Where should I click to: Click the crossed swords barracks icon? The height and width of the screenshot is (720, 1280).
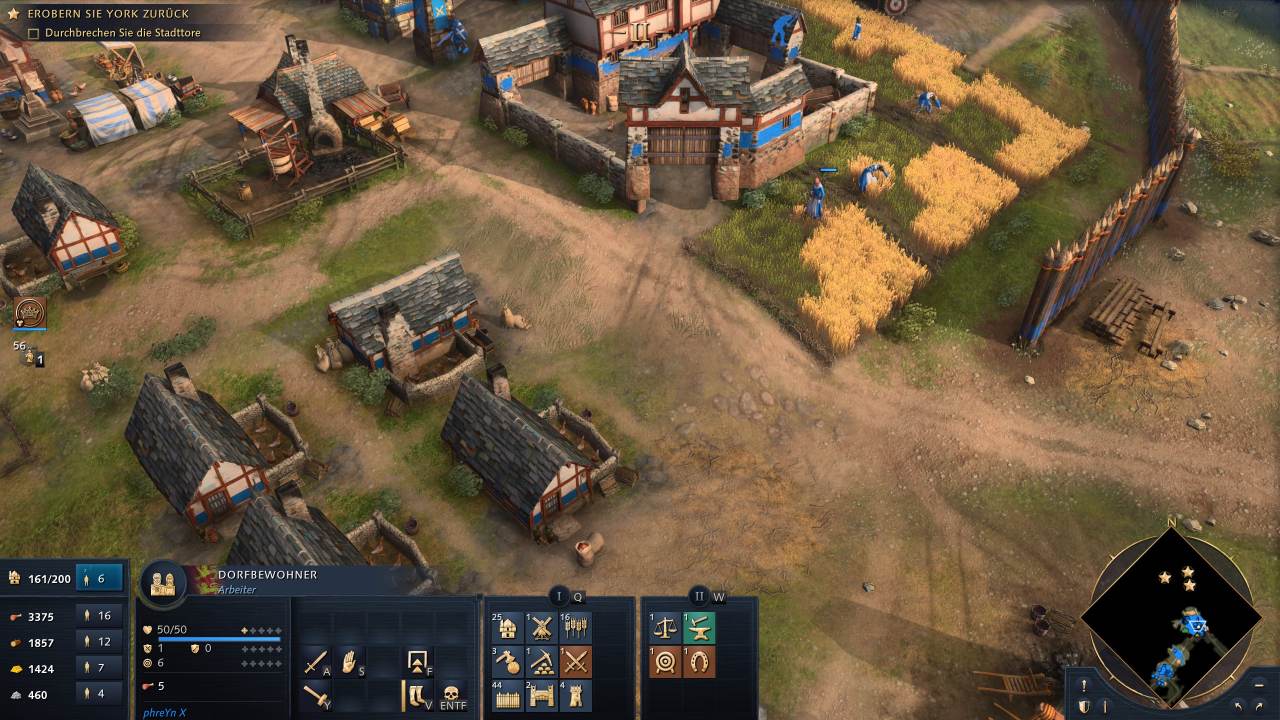[x=575, y=661]
